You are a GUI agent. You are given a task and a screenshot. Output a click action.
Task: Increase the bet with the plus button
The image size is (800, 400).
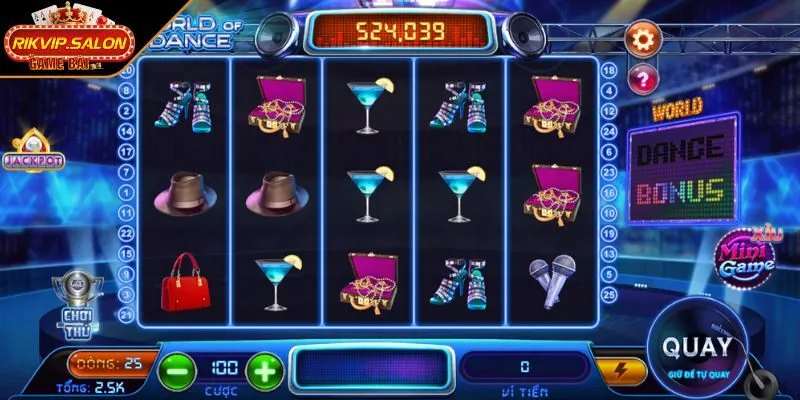tap(263, 368)
